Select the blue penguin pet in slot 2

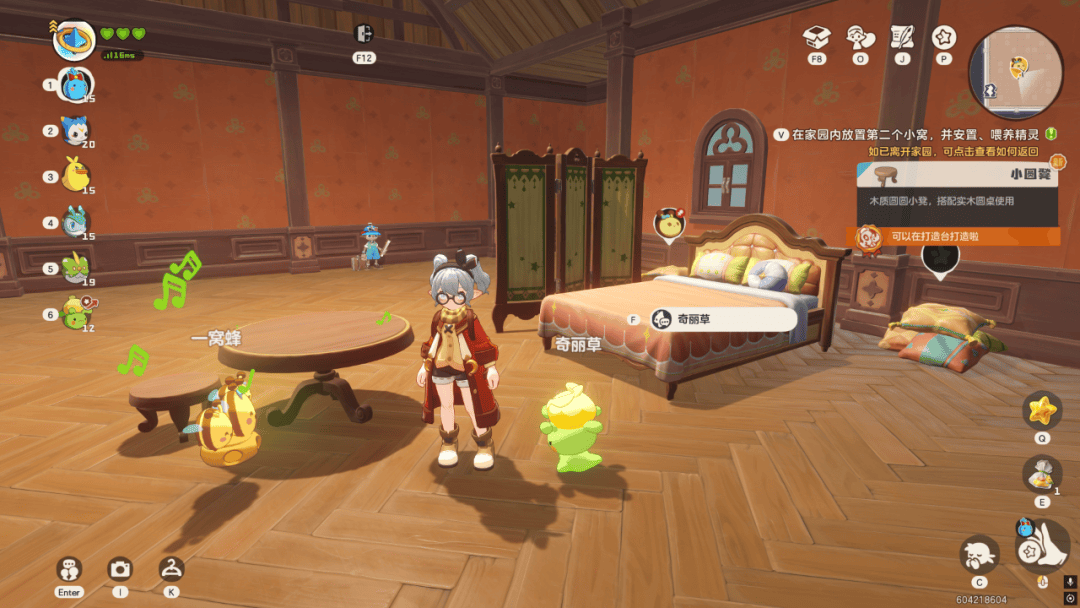pyautogui.click(x=75, y=130)
